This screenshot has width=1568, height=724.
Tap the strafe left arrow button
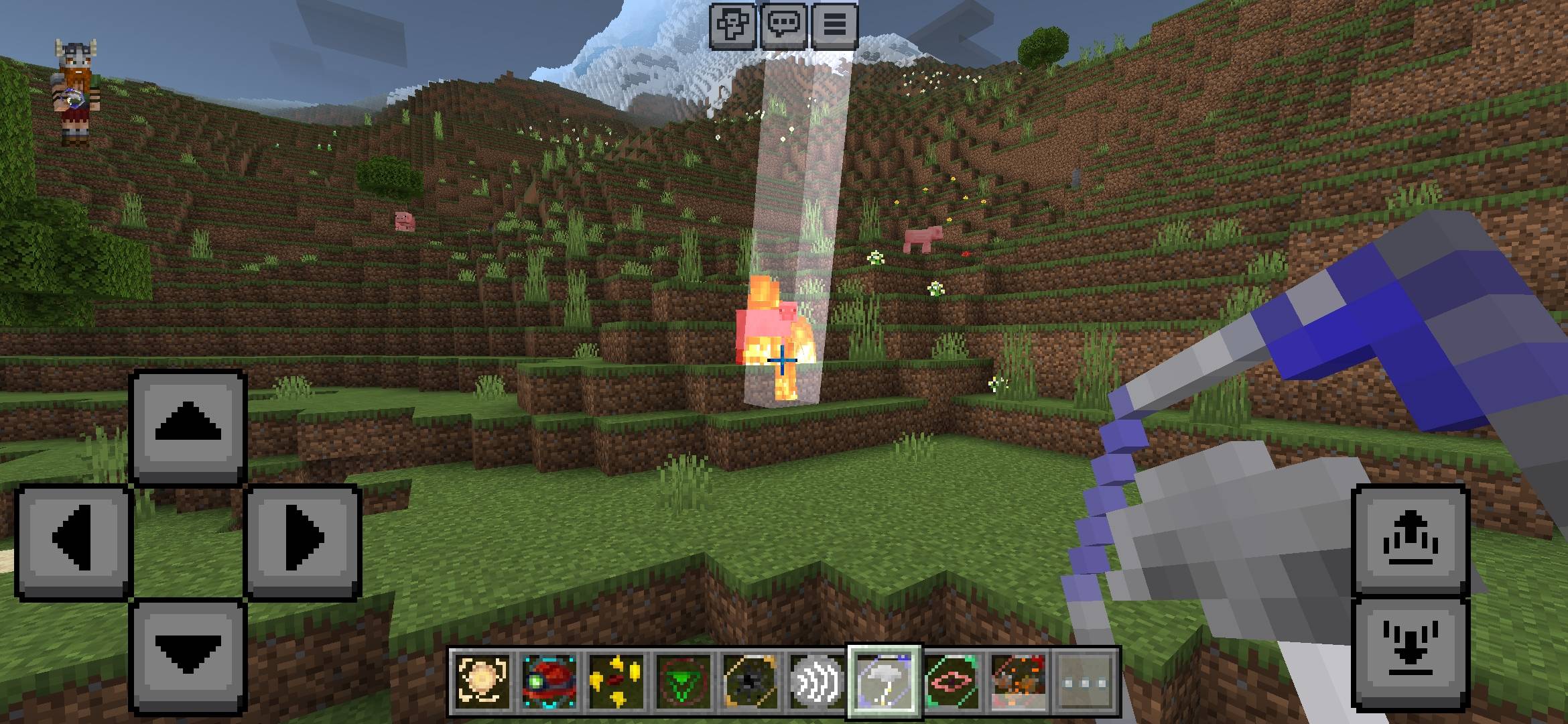(x=72, y=540)
